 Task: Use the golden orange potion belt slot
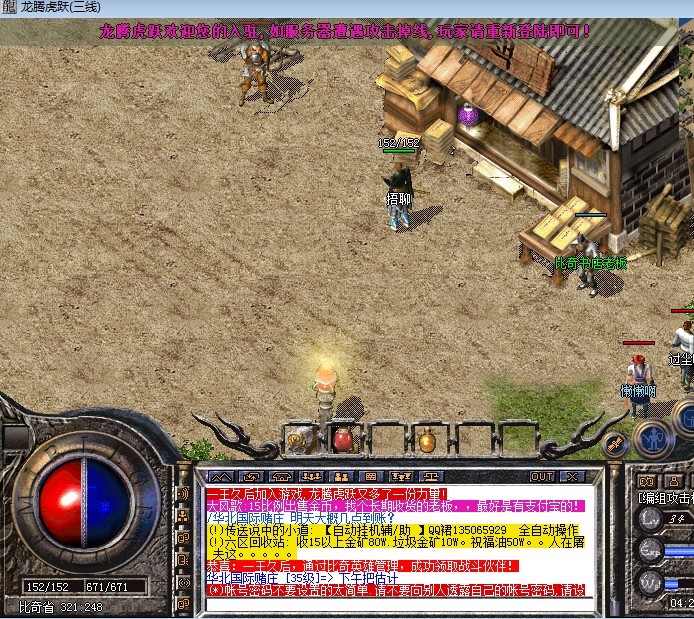point(427,439)
